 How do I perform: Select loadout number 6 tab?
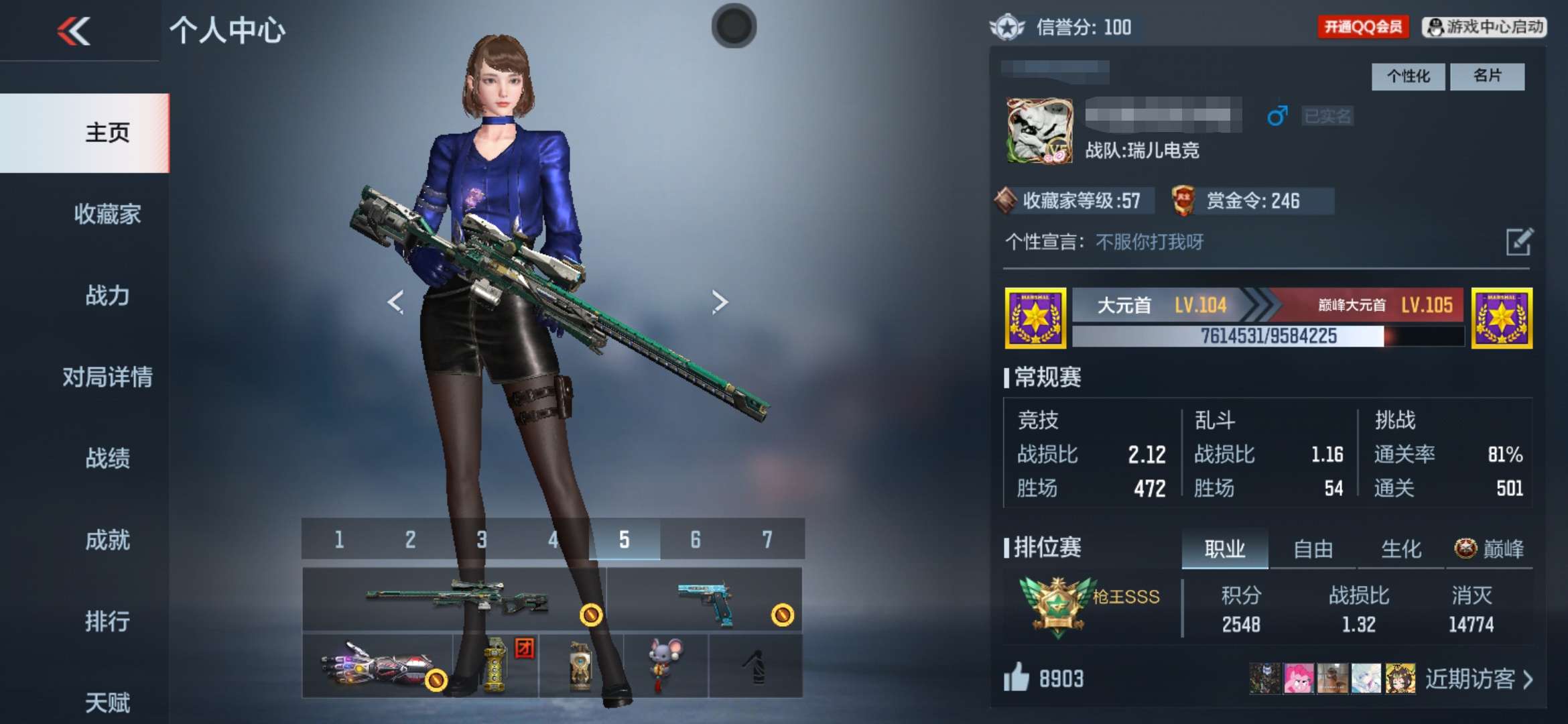click(x=696, y=540)
